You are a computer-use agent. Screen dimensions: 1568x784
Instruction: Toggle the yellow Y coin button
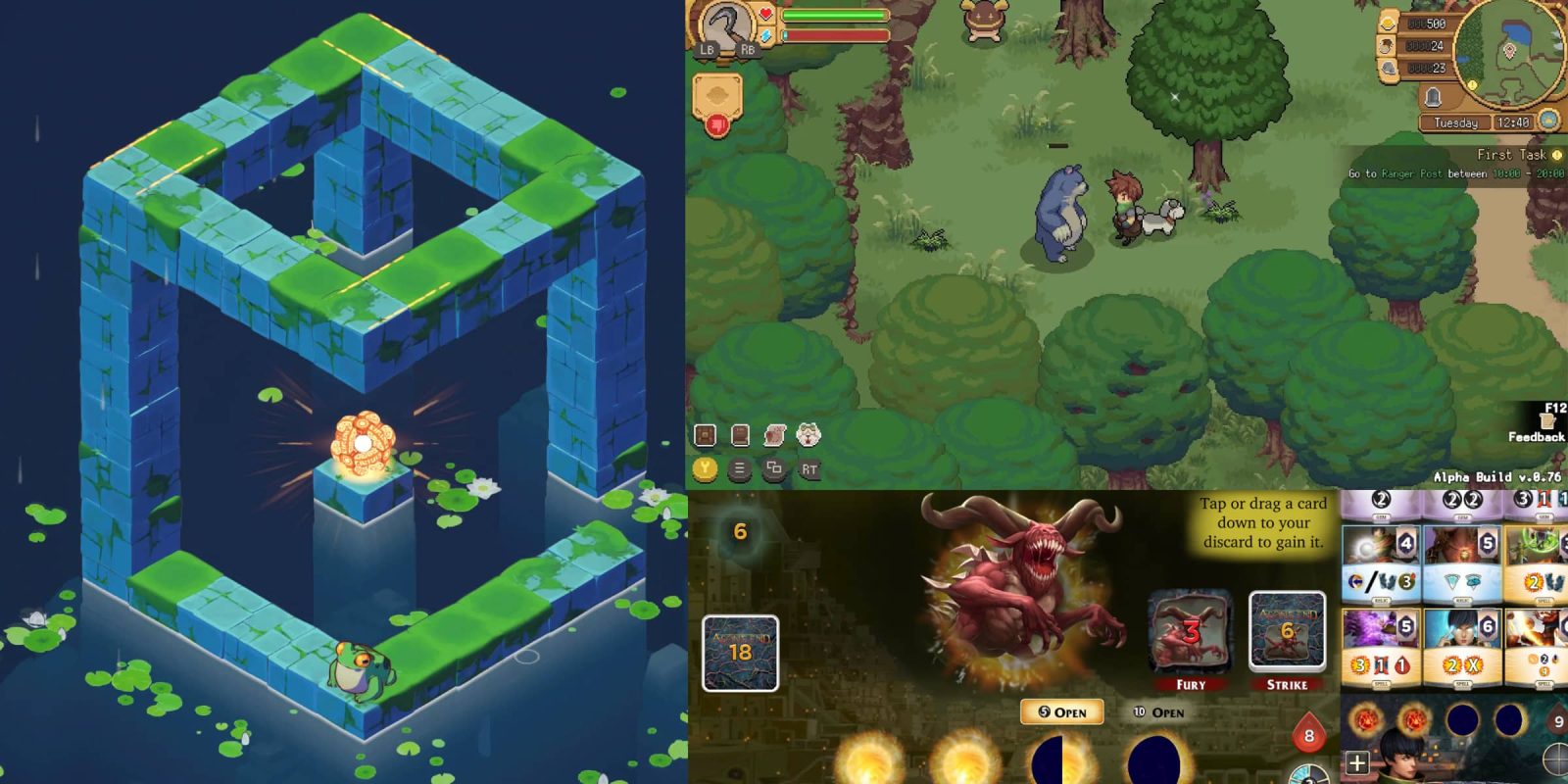(x=705, y=467)
